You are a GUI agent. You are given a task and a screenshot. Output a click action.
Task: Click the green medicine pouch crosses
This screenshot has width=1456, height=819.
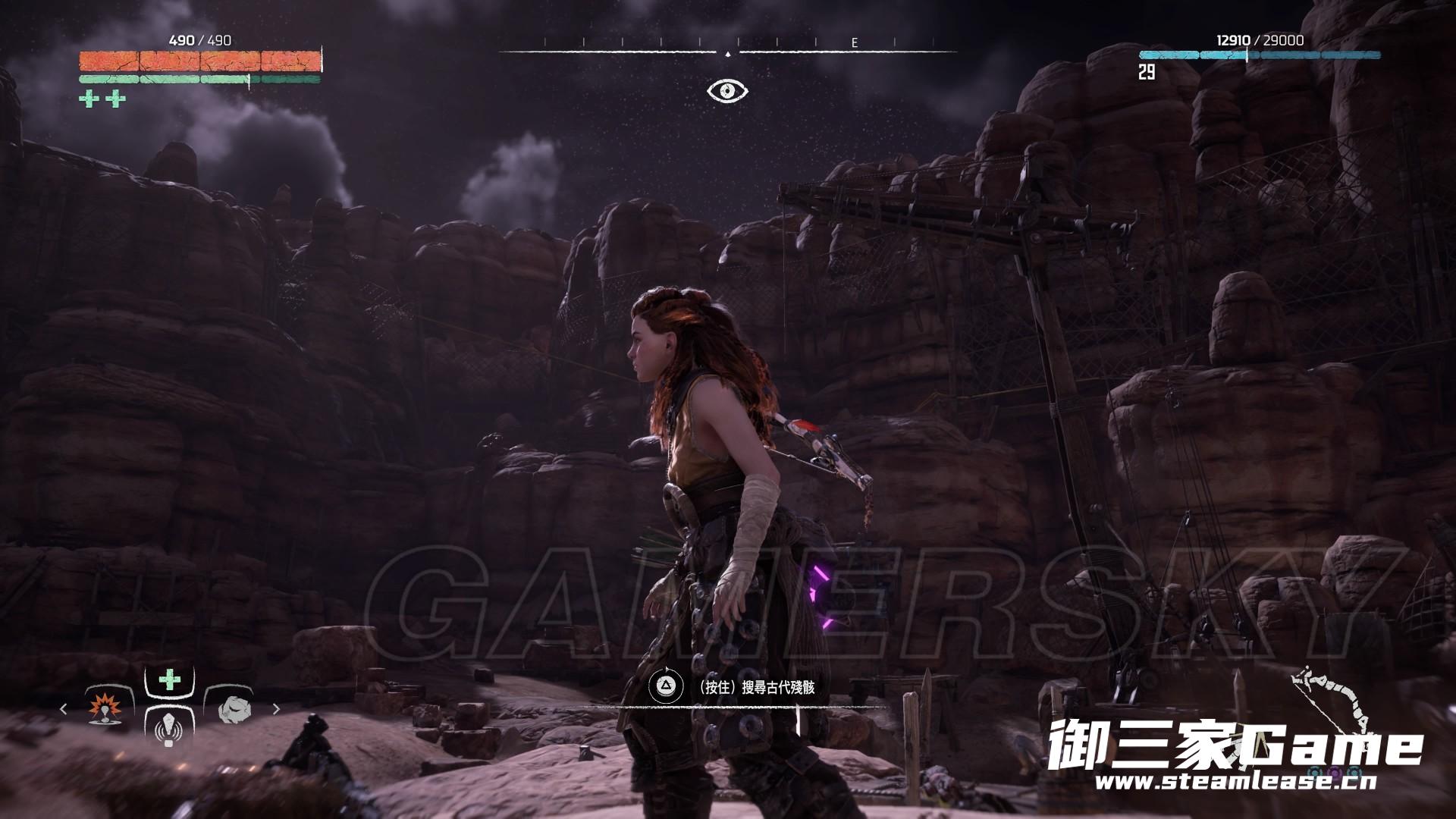point(102,99)
